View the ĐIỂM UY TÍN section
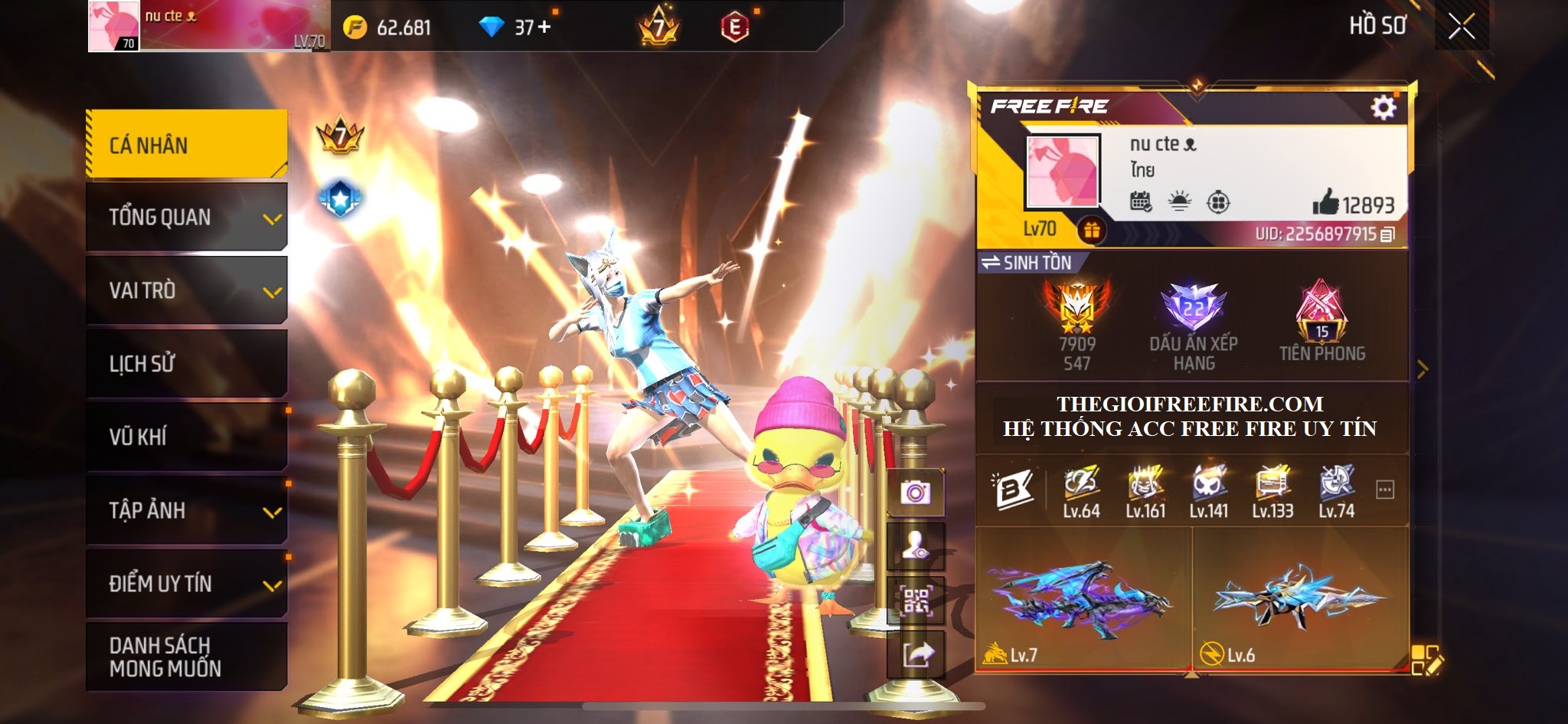 coord(187,583)
